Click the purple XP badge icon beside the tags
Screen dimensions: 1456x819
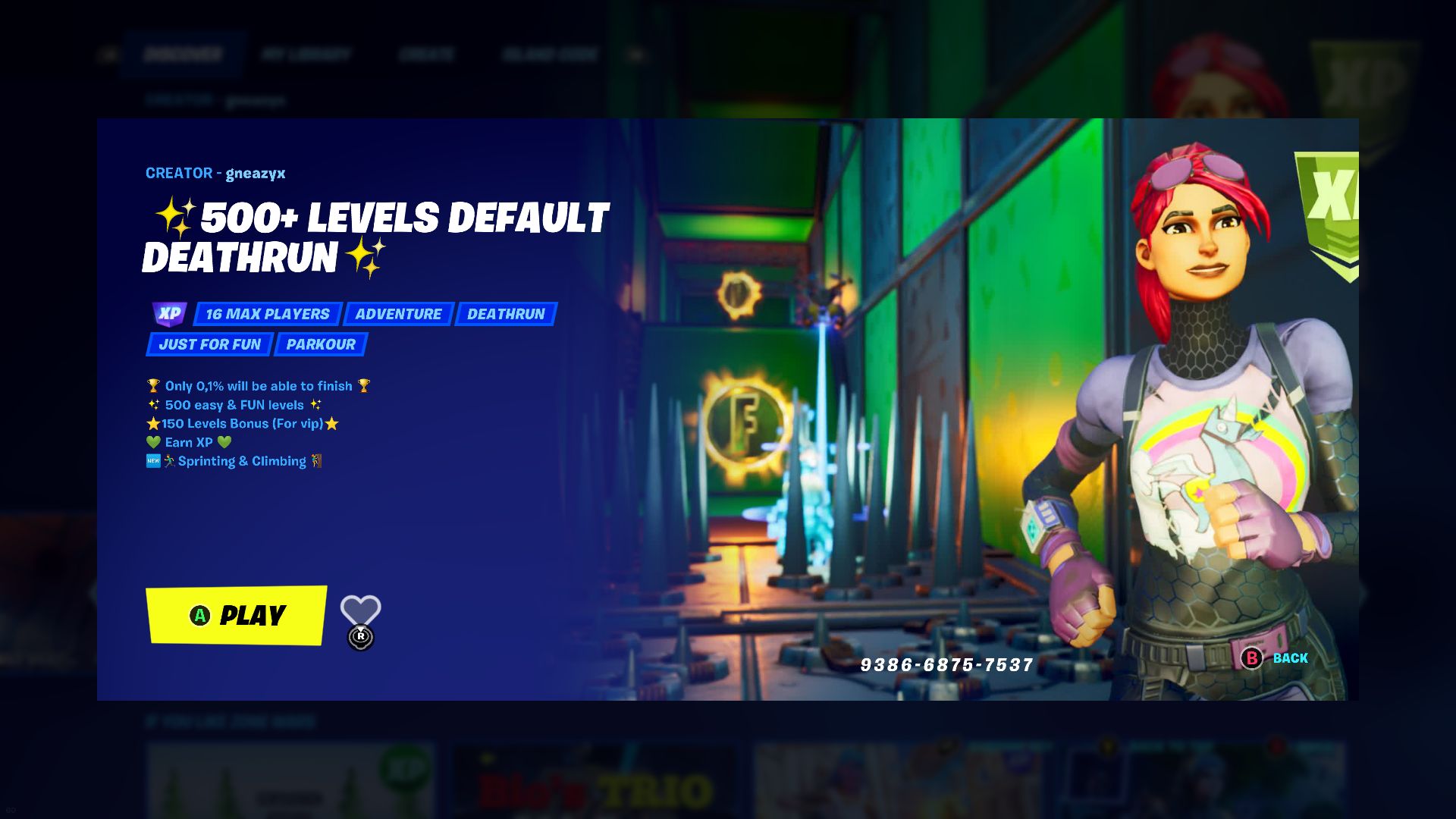168,313
